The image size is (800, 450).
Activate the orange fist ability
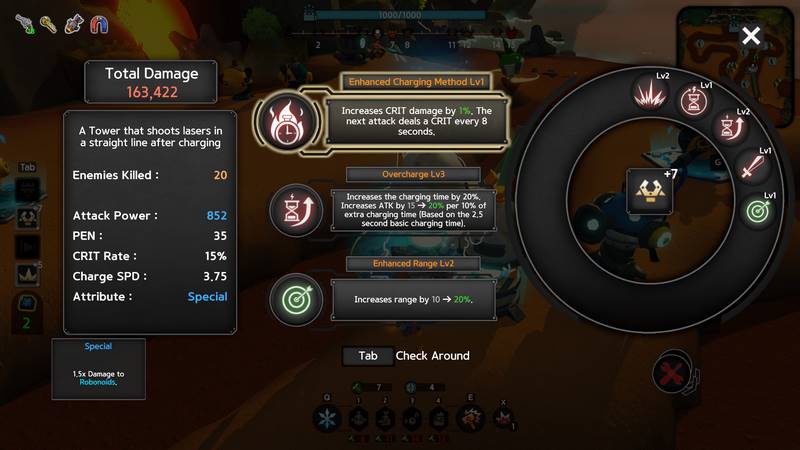pos(467,419)
